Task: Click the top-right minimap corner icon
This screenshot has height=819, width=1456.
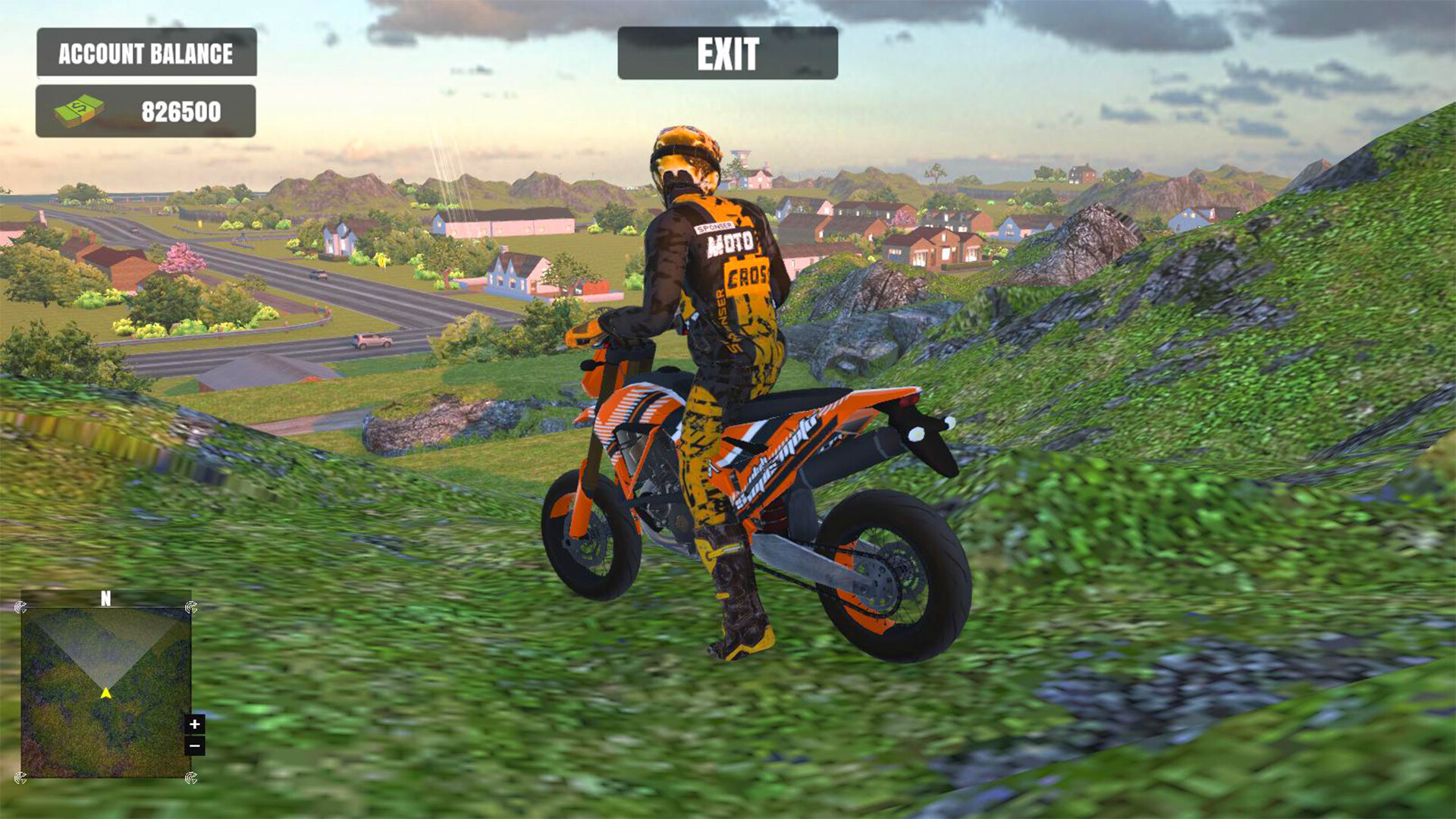Action: tap(191, 608)
